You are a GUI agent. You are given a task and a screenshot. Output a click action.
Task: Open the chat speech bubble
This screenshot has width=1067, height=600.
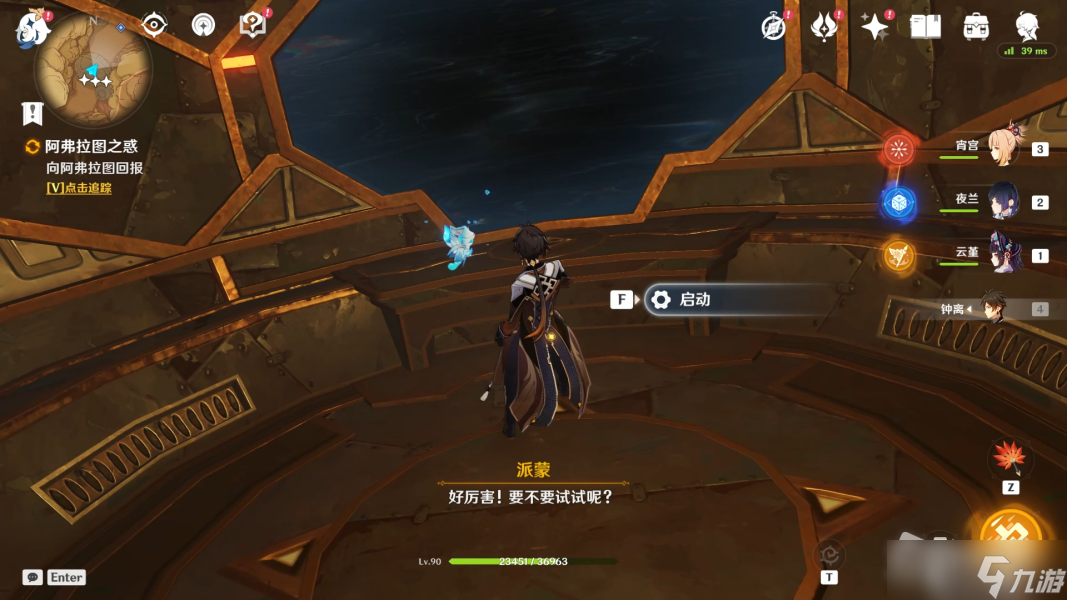32,577
